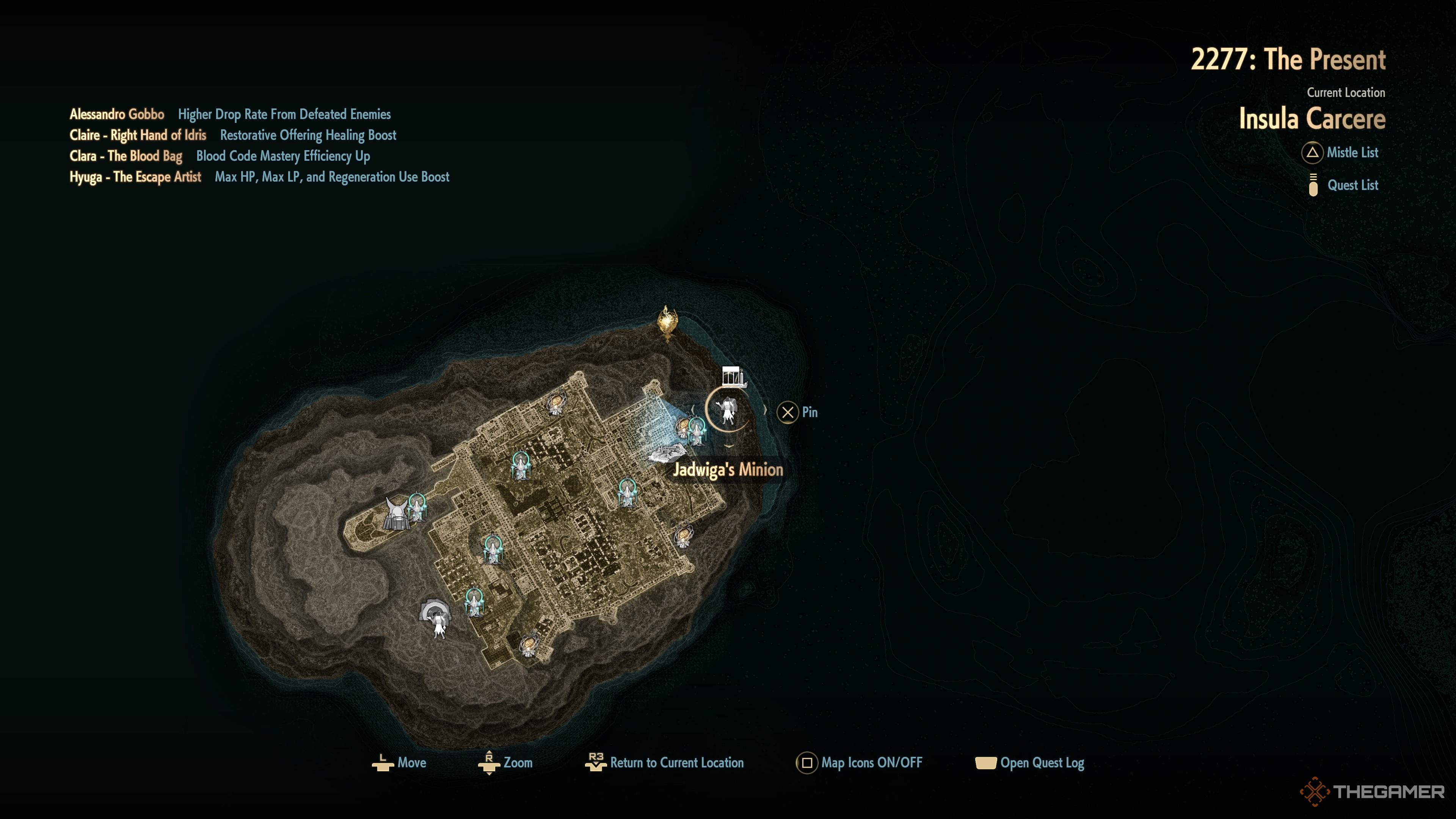Viewport: 1456px width, 819px height.
Task: Toggle Map Icons ON/OFF
Action: (x=859, y=763)
